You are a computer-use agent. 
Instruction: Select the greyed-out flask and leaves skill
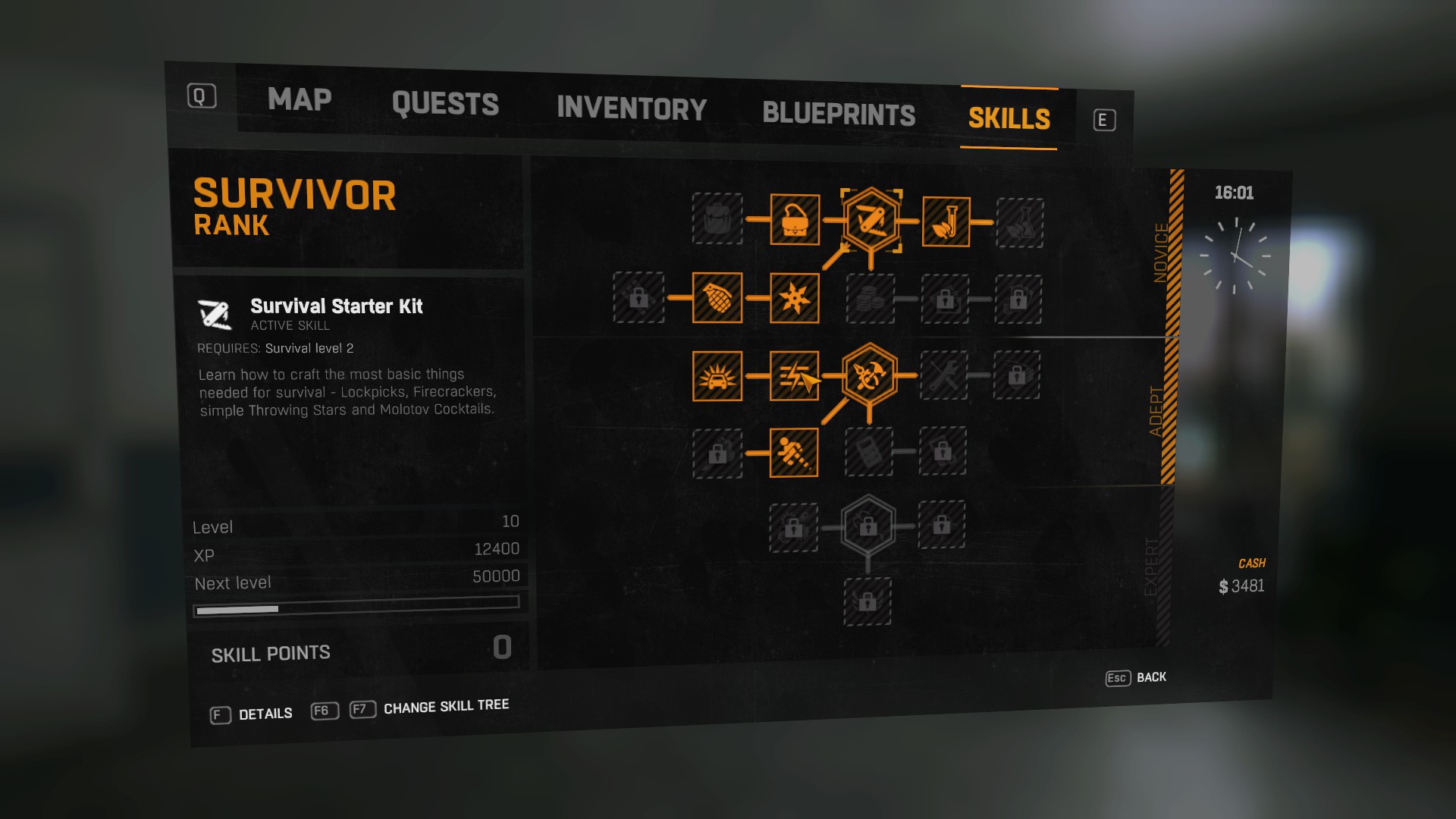point(1020,223)
